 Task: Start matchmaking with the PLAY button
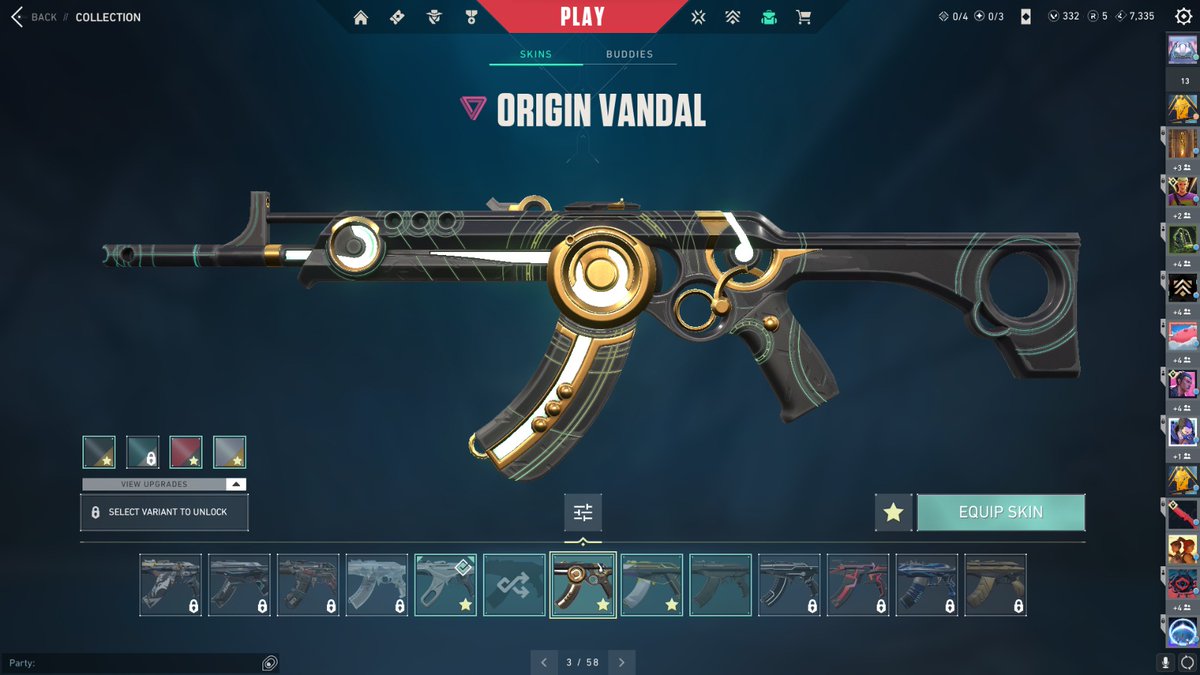click(582, 17)
